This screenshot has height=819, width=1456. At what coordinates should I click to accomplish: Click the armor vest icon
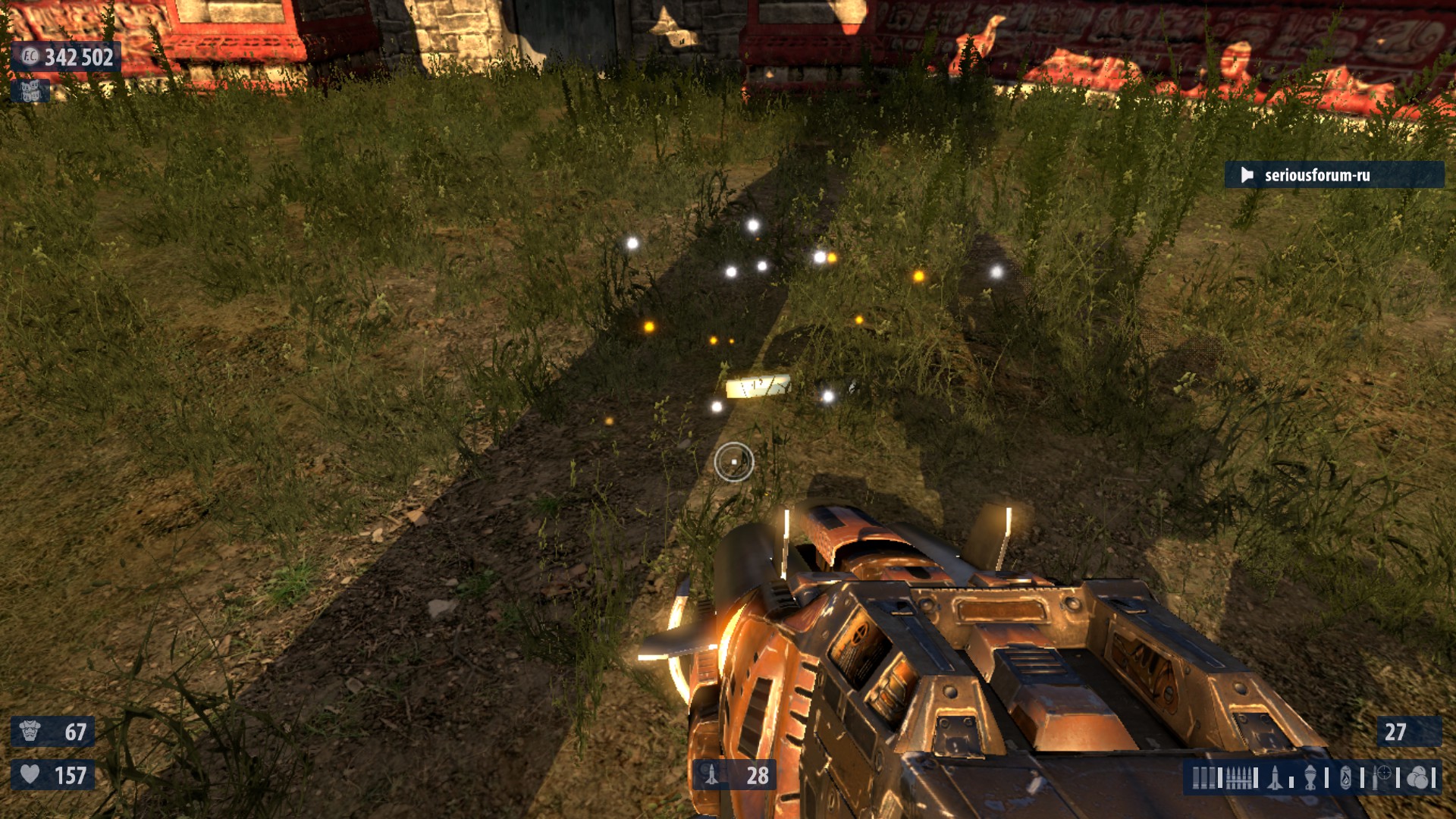coord(30,731)
